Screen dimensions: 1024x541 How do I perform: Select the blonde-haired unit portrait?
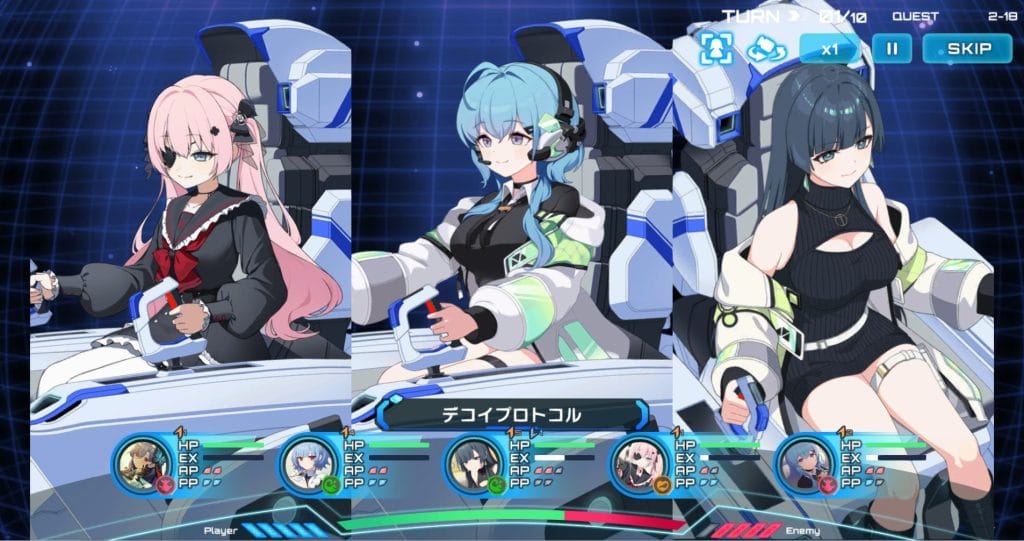[136, 462]
